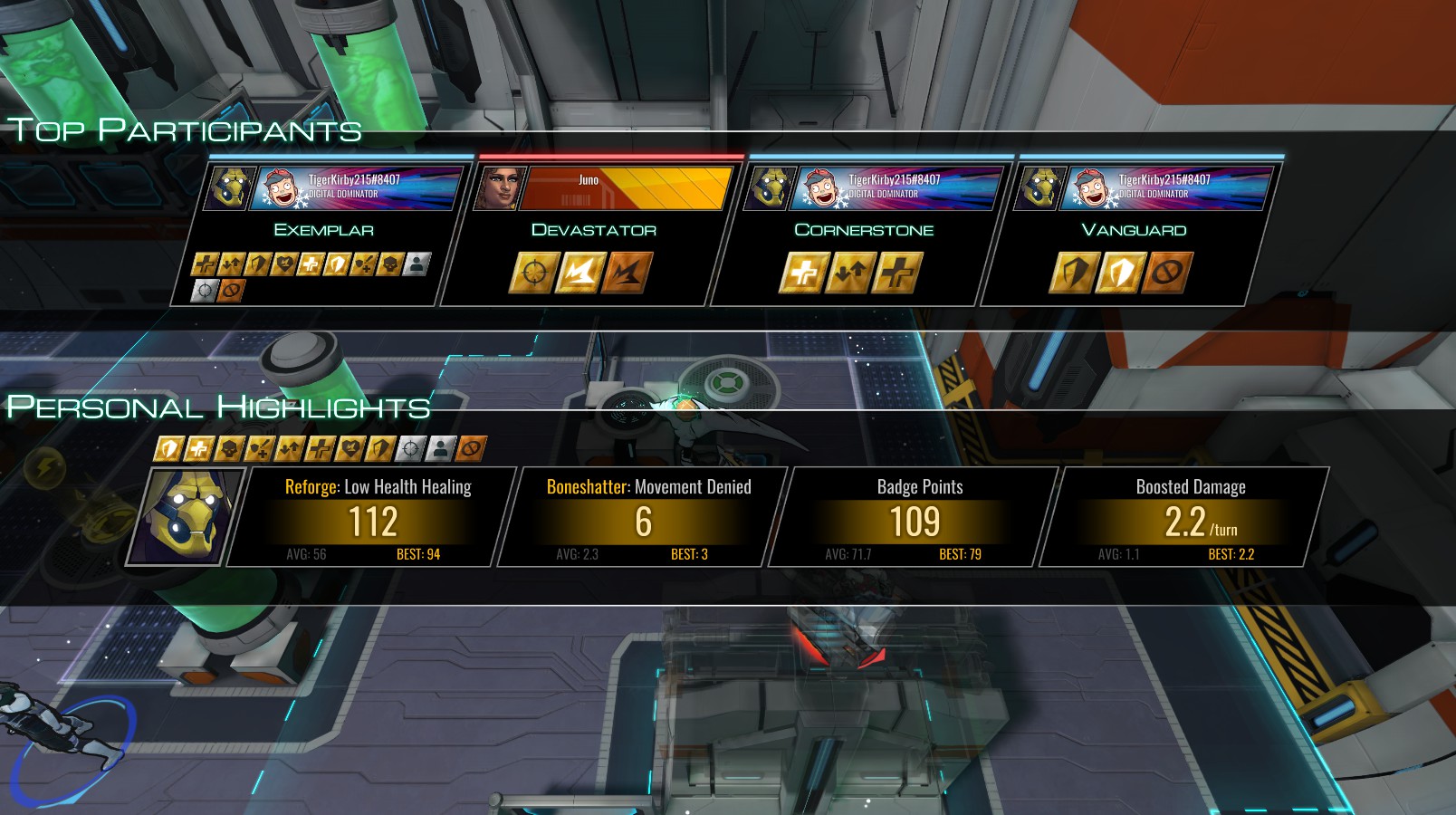
Task: Select Juno's portrait on the Devastator card
Action: 501,187
